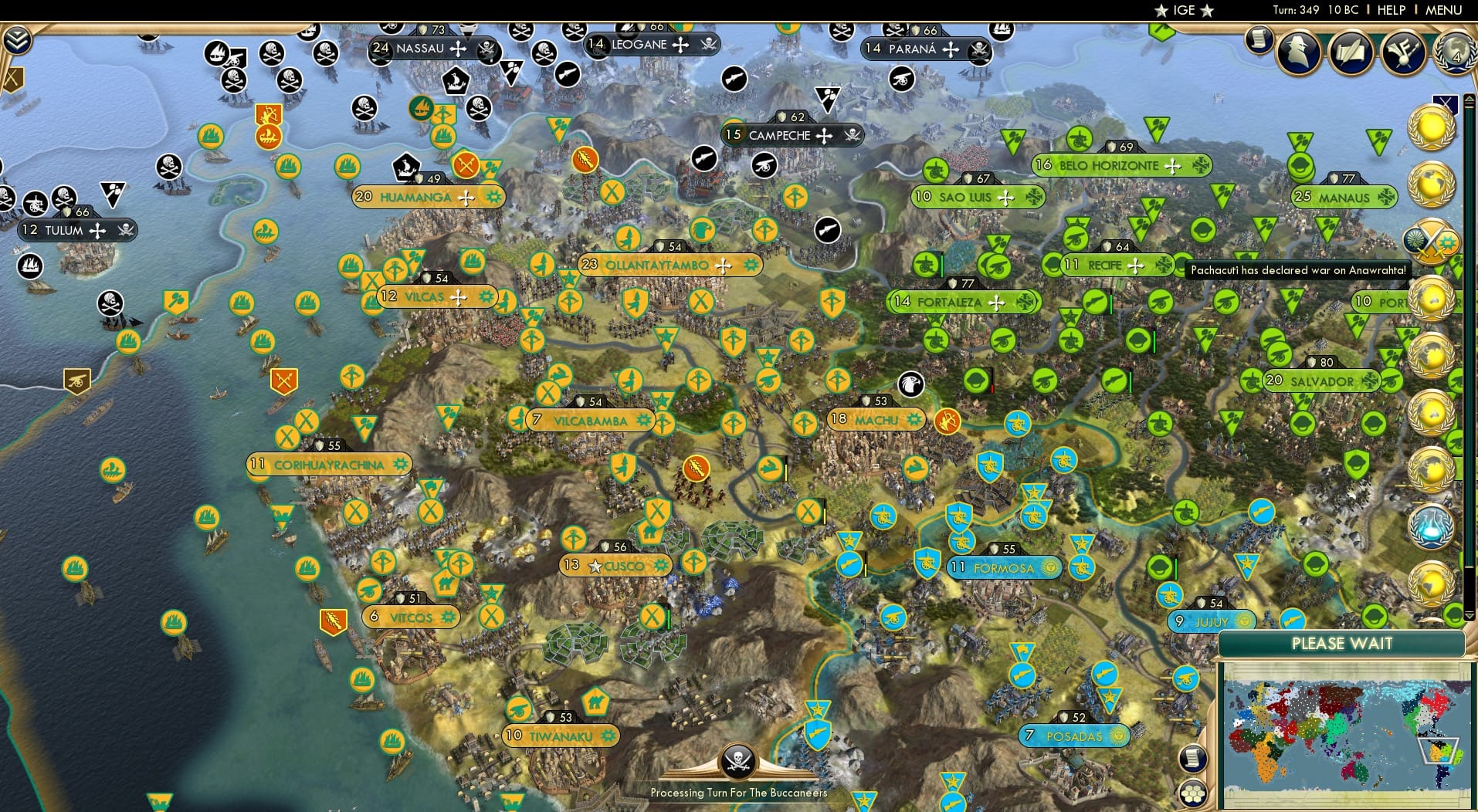
Task: Open the HELP menu item
Action: [x=1391, y=10]
